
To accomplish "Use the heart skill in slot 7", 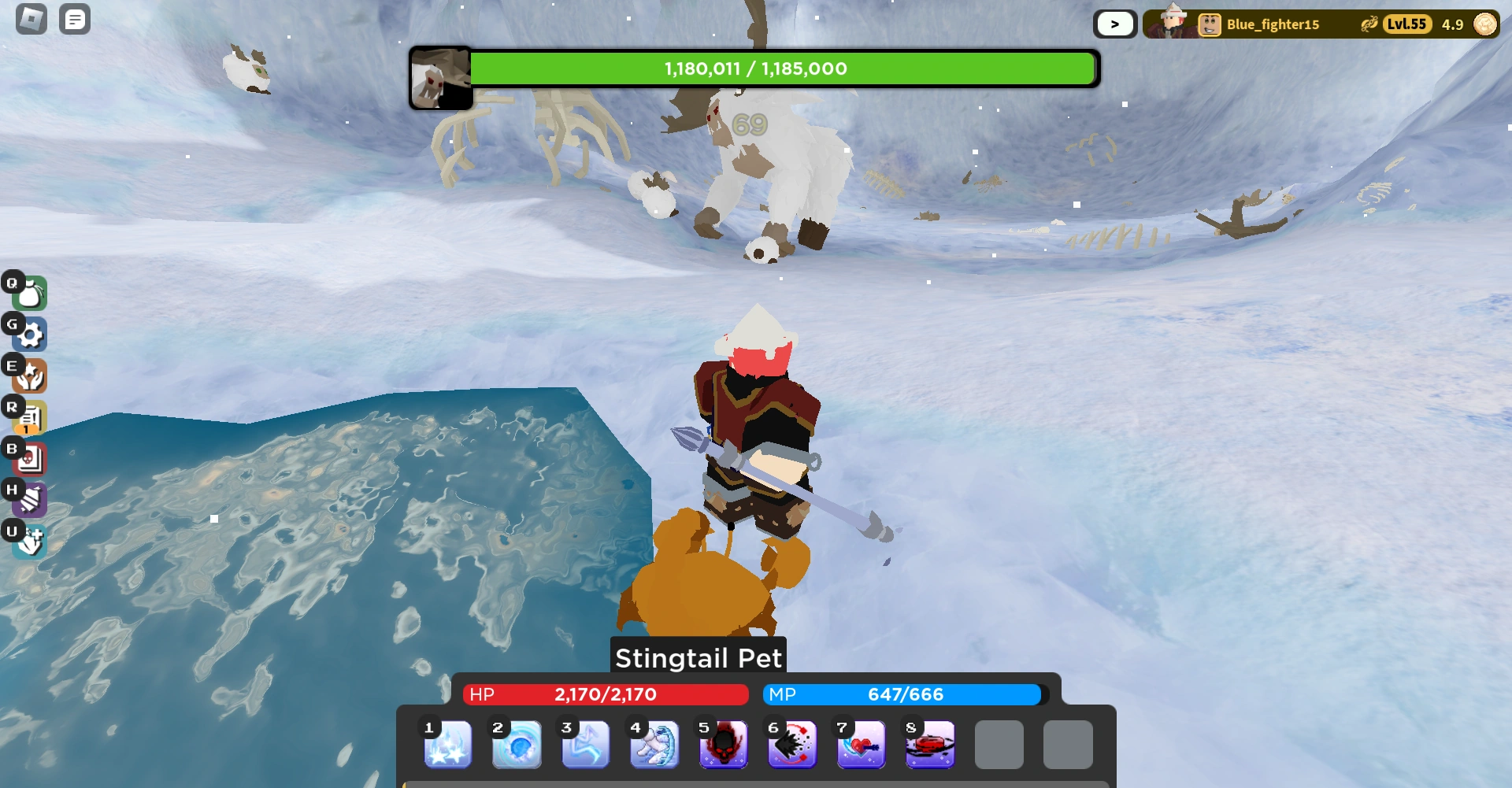I will click(861, 745).
